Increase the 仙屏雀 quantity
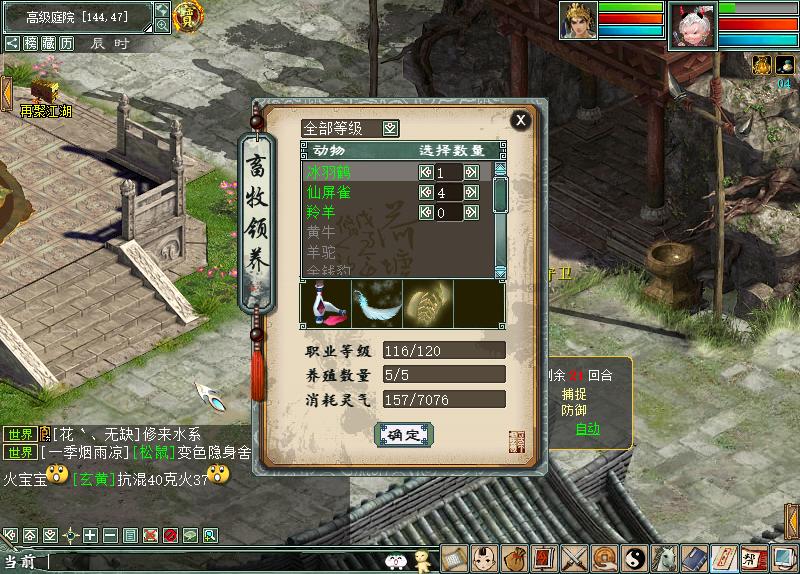The height and width of the screenshot is (574, 800). pos(471,192)
